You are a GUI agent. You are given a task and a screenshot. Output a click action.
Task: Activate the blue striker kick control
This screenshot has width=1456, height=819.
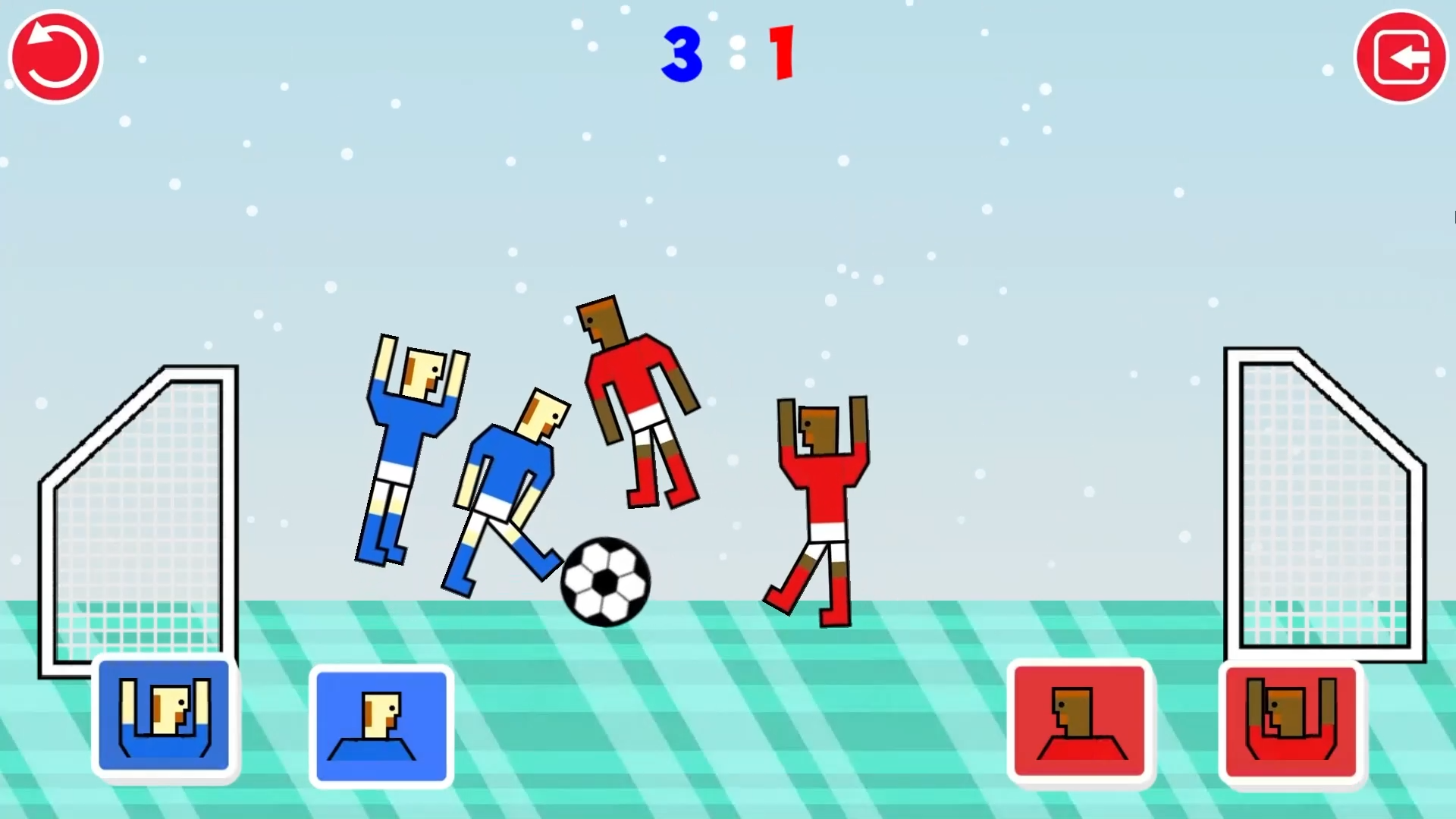coord(381,724)
